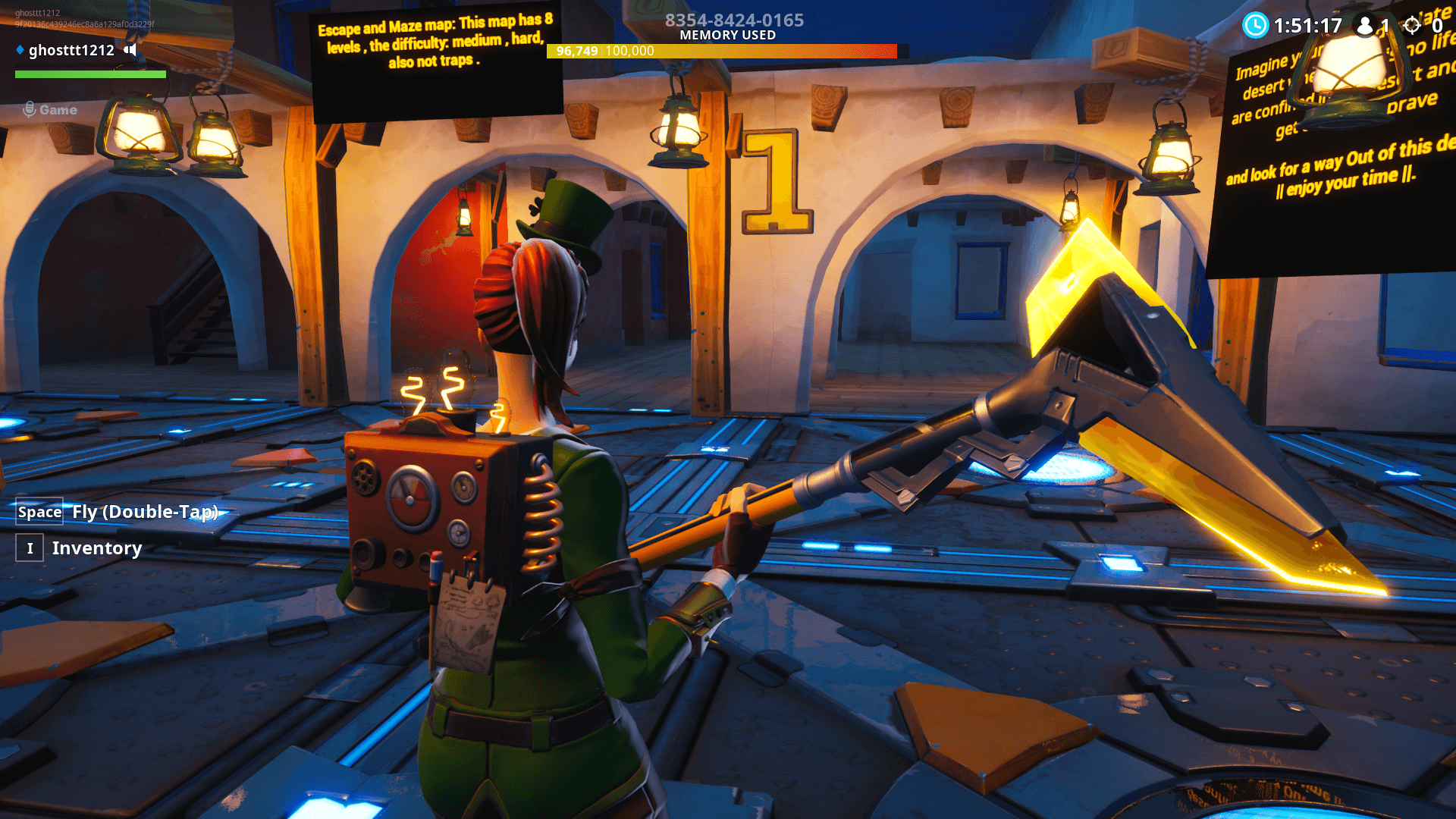Click the green health bar
This screenshot has height=819, width=1456.
90,75
